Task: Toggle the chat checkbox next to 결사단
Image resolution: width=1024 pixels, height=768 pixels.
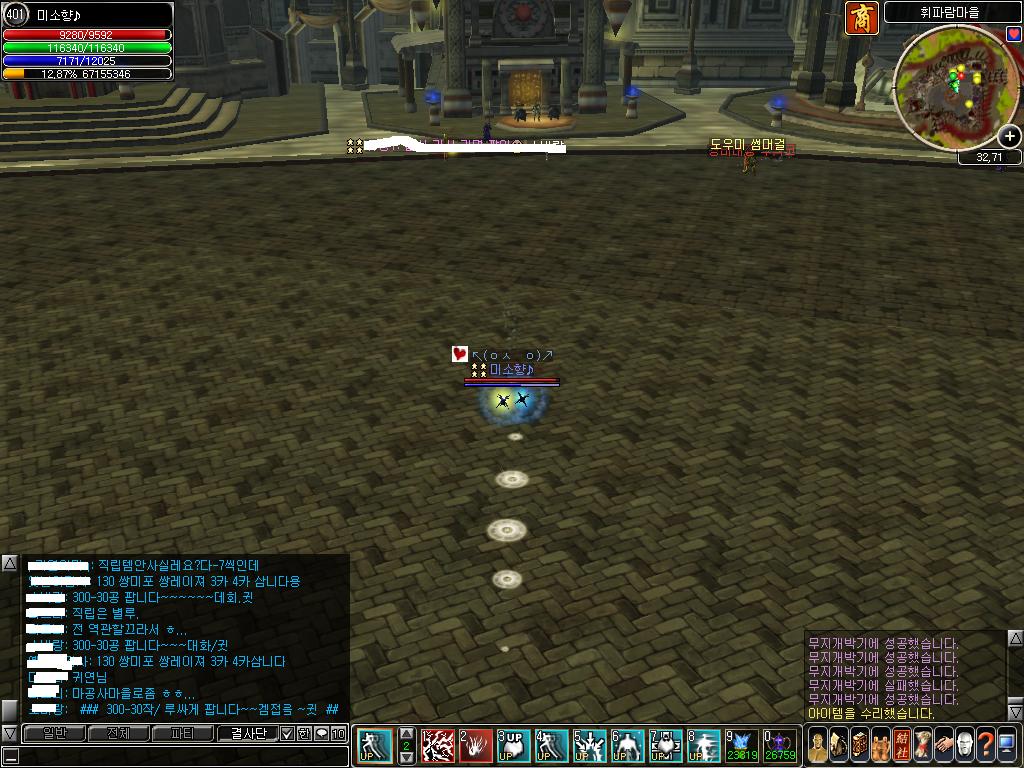Action: pyautogui.click(x=287, y=734)
